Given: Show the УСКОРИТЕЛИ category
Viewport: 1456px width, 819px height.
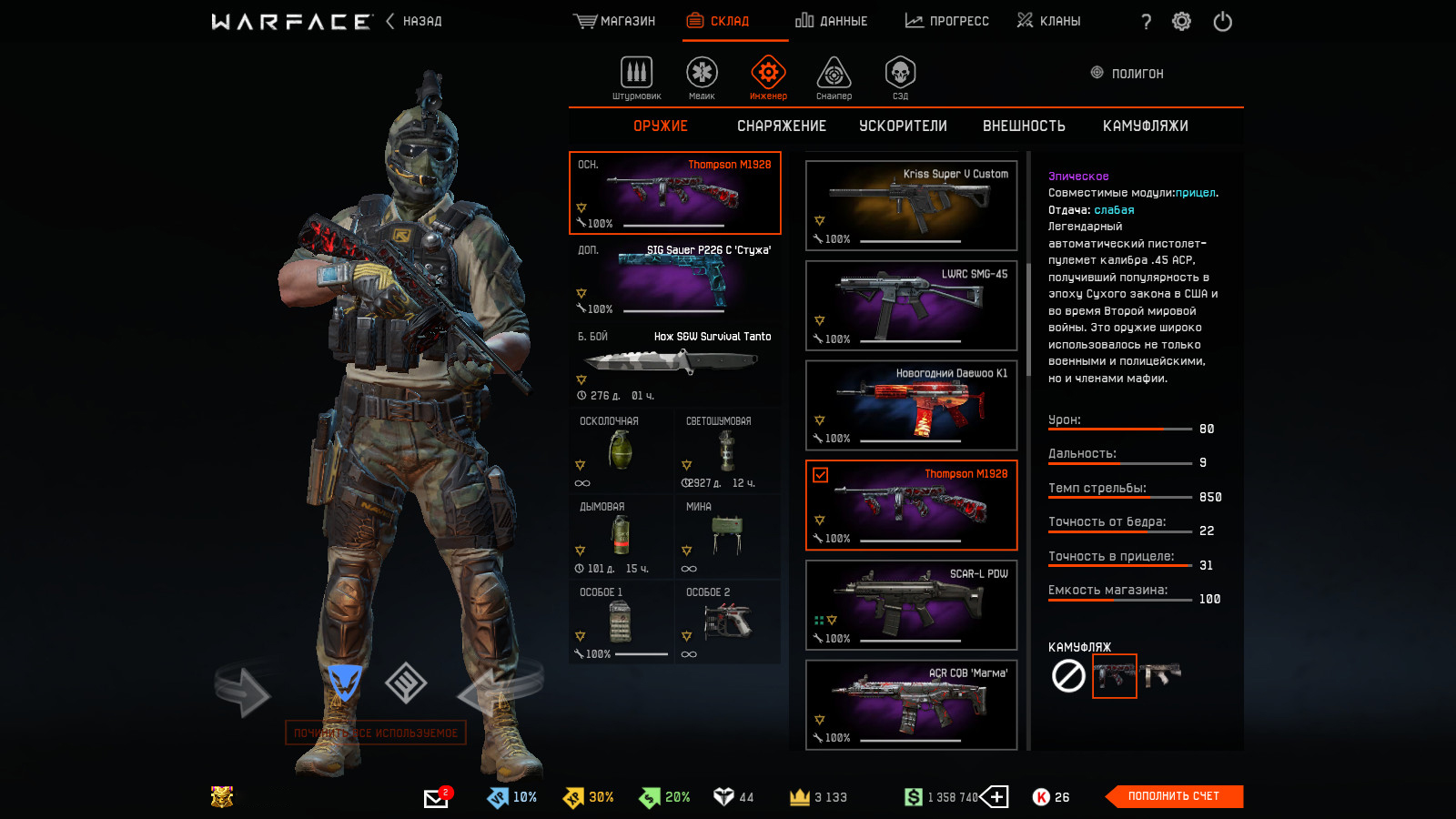Looking at the screenshot, I should tap(903, 126).
